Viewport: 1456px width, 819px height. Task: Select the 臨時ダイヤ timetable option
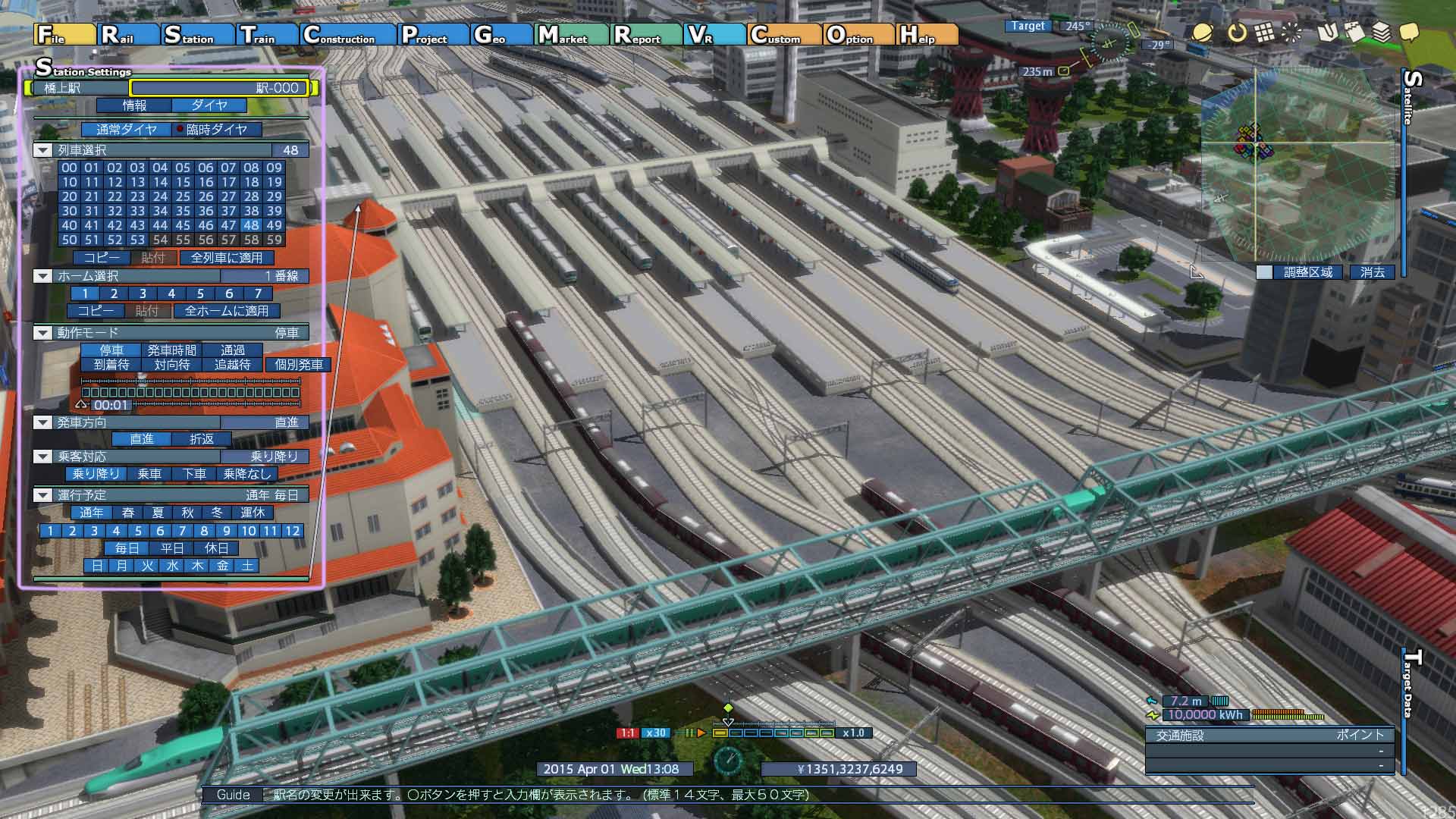(216, 130)
